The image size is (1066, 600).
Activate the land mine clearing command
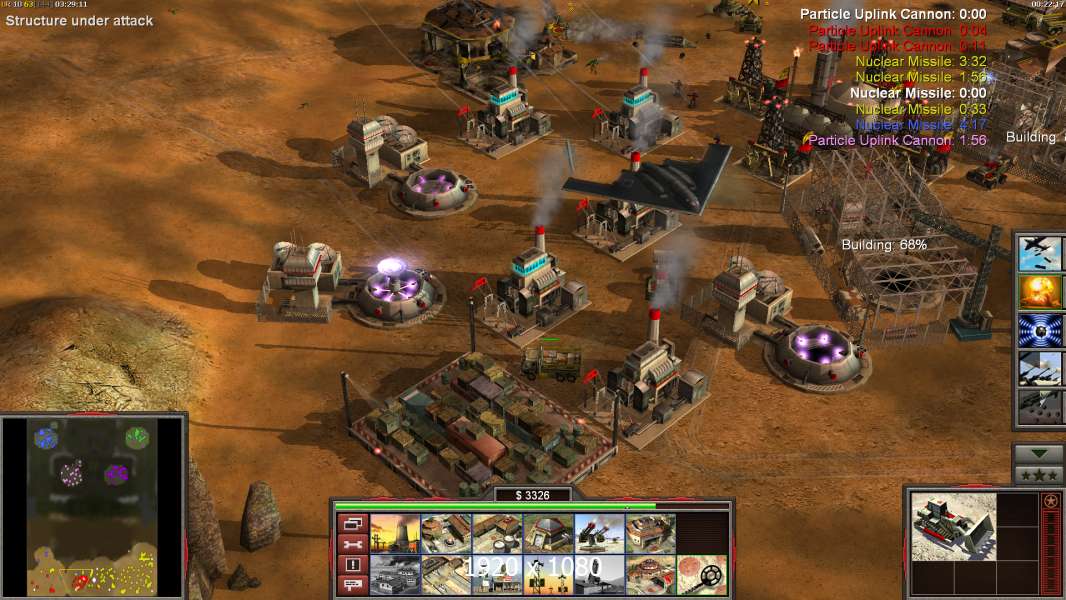pos(701,575)
